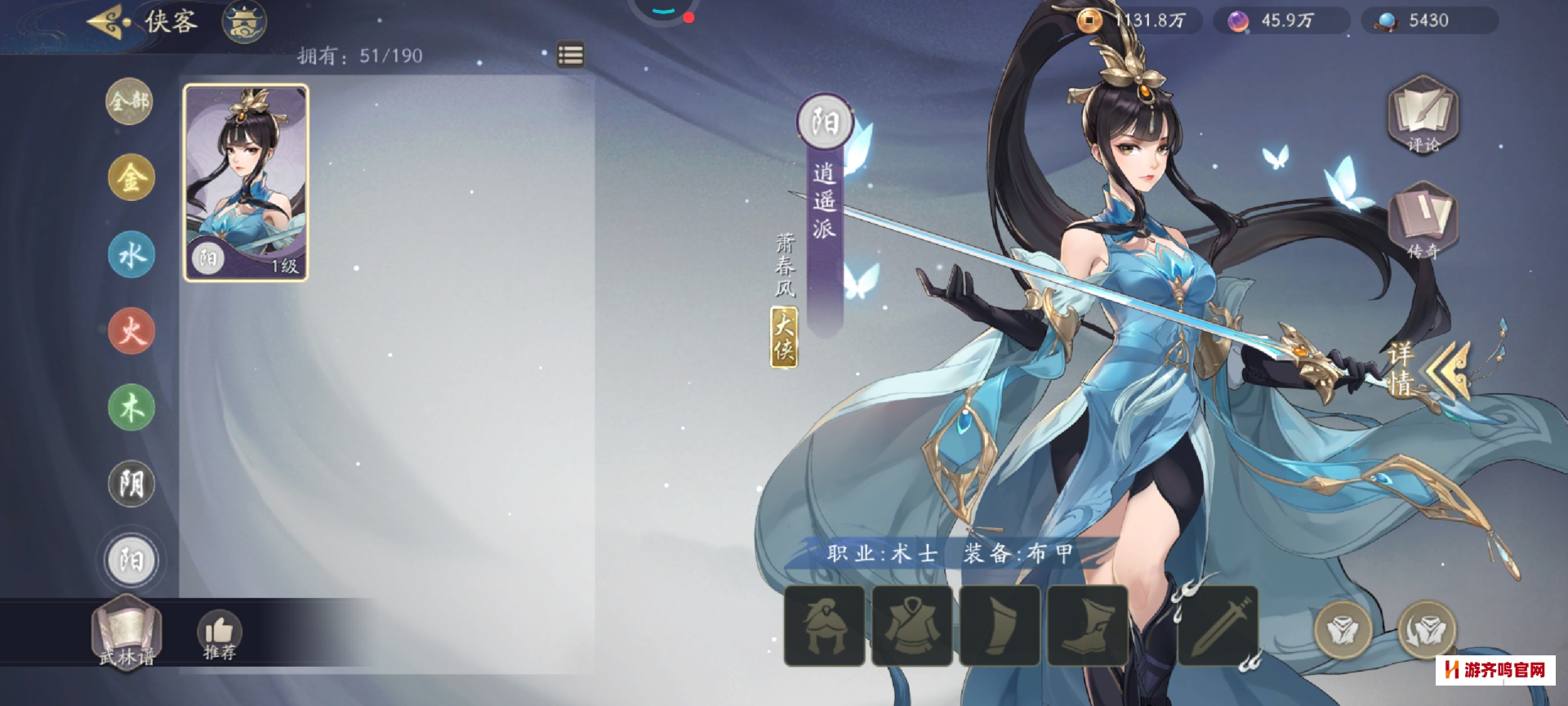This screenshot has width=1568, height=706.
Task: Filter heroes by 金 element
Action: pos(131,177)
